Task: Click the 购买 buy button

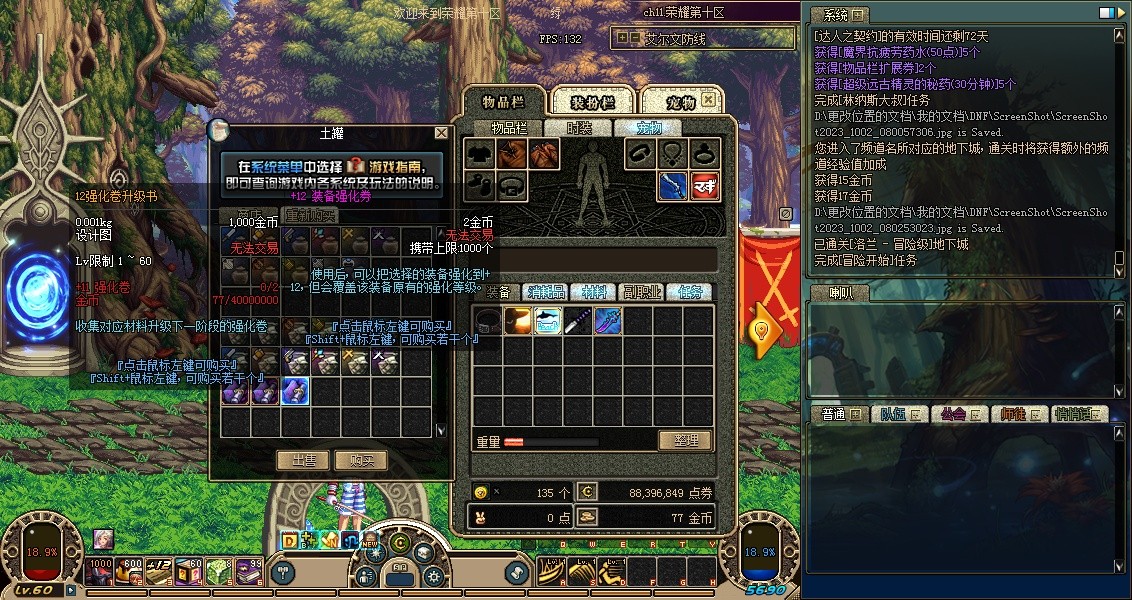Action: click(x=360, y=460)
